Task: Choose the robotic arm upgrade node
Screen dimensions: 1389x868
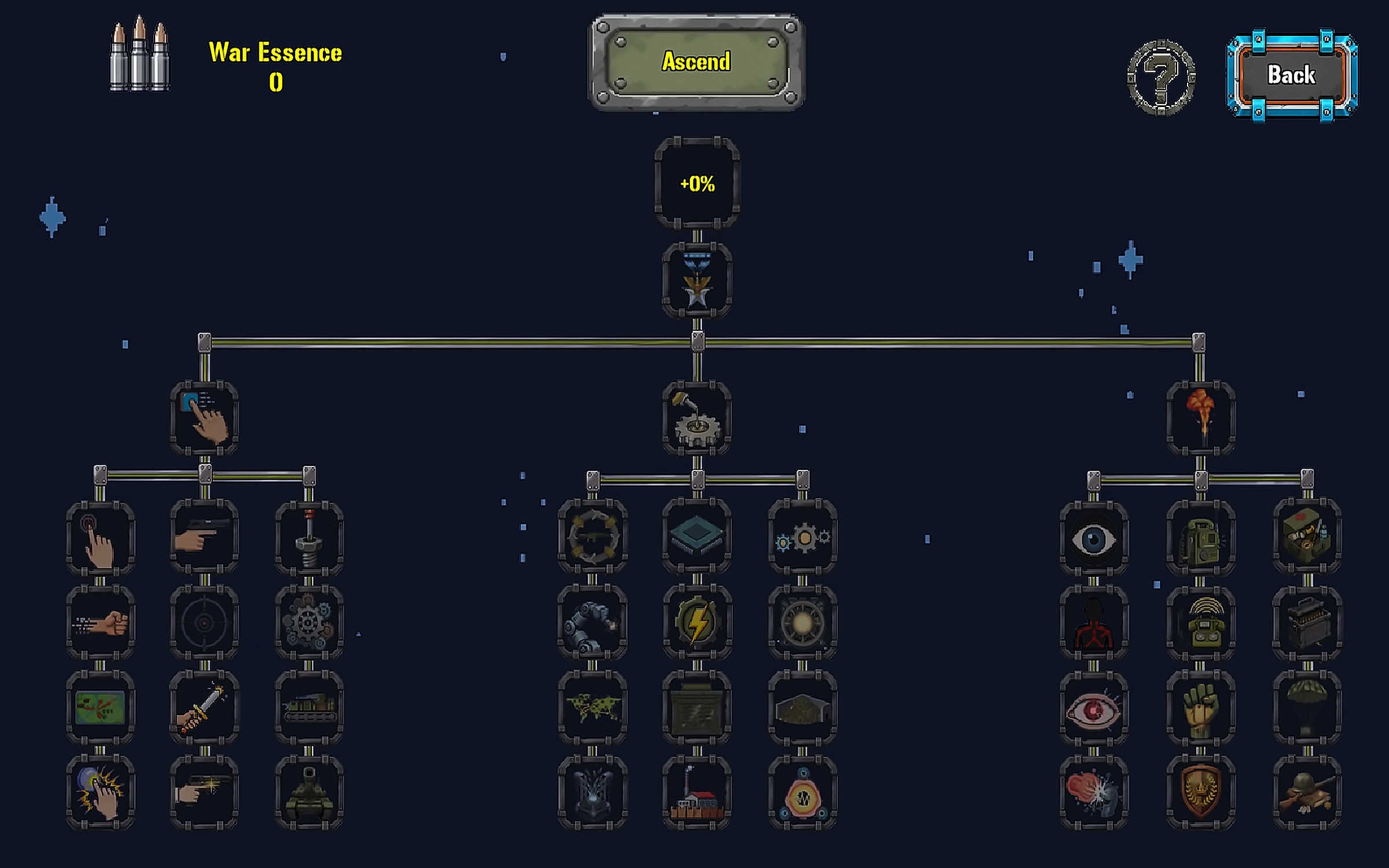Action: pyautogui.click(x=592, y=623)
